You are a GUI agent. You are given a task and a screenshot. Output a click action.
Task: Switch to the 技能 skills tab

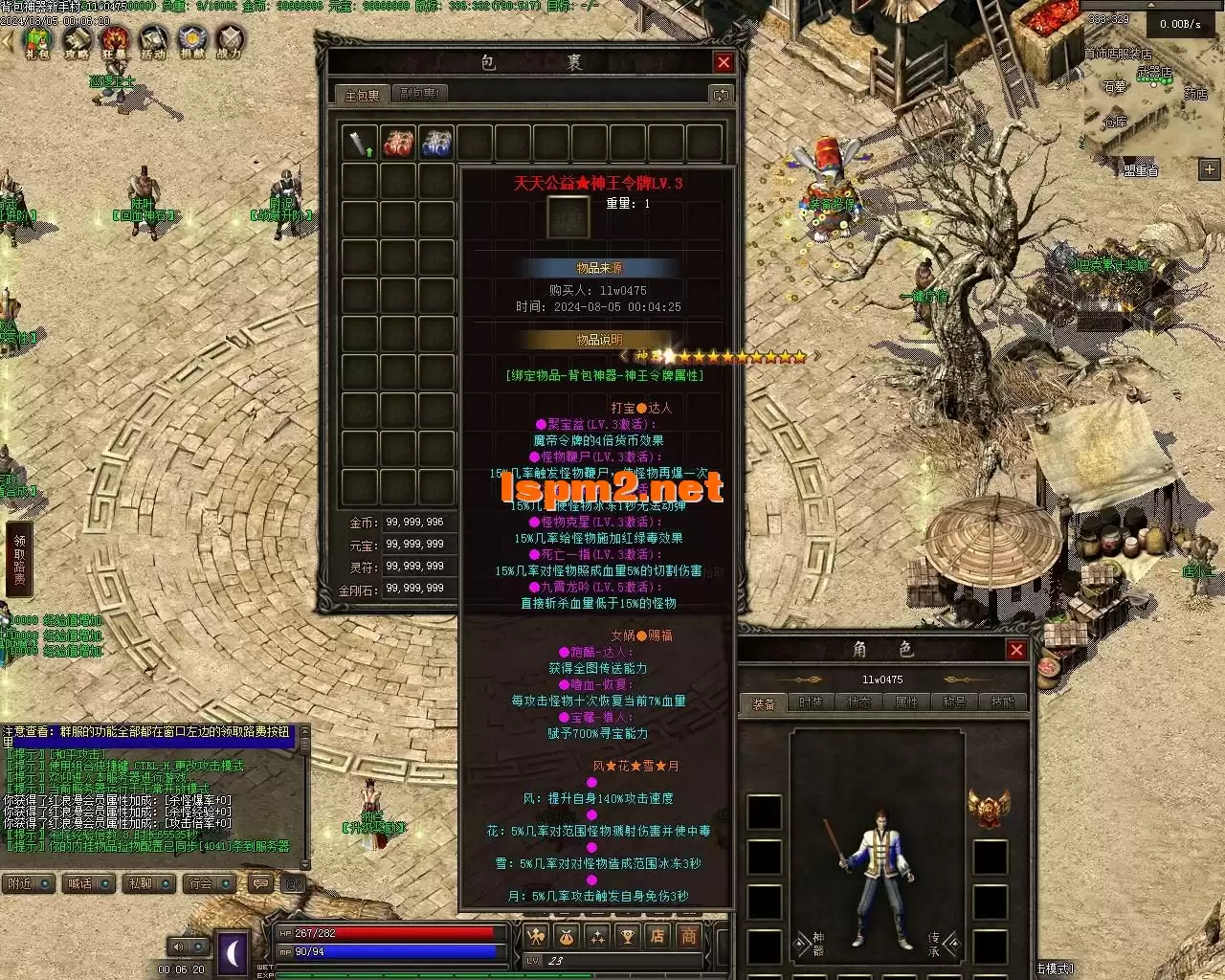(1002, 702)
